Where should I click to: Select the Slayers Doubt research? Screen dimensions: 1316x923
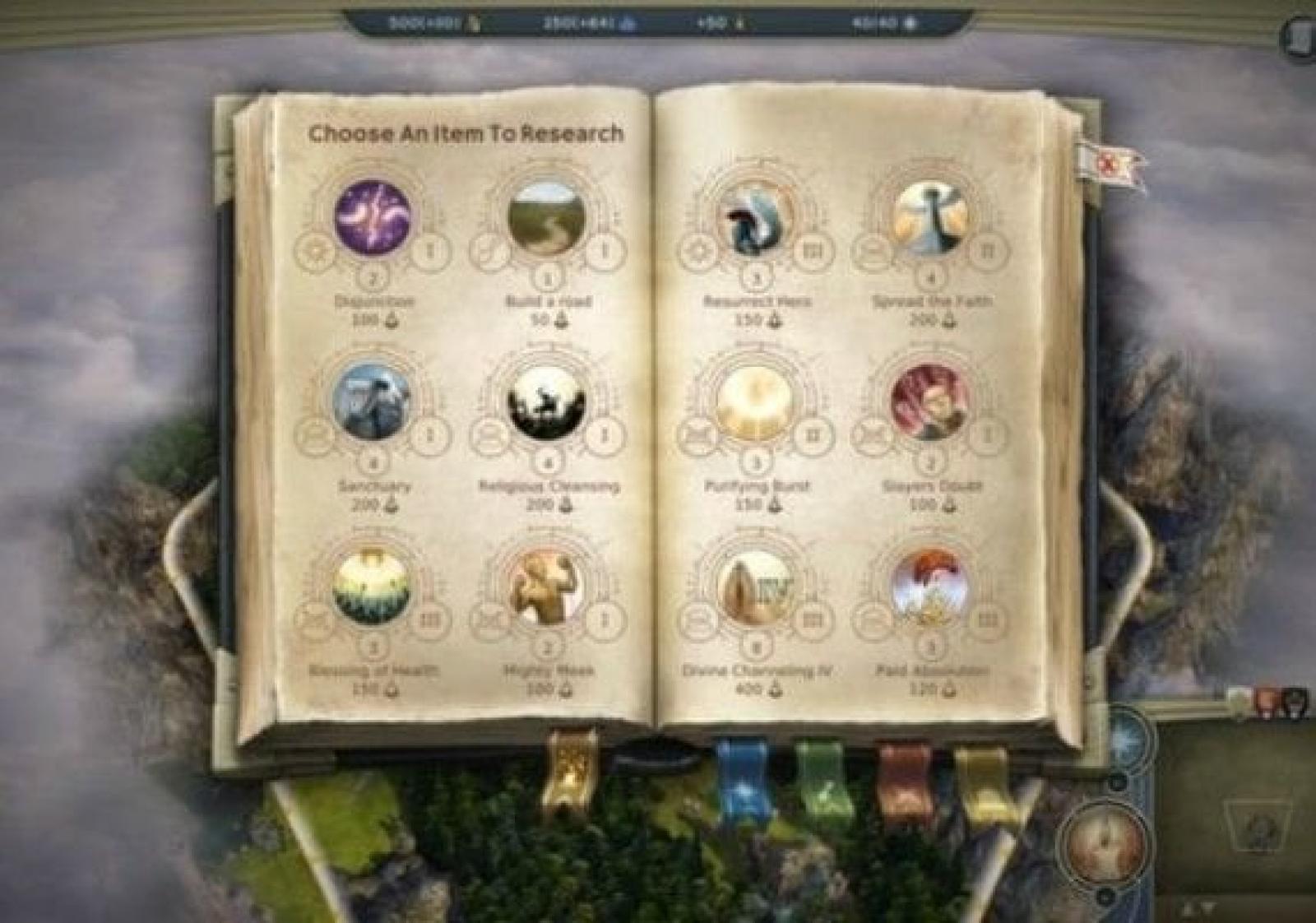[931, 402]
